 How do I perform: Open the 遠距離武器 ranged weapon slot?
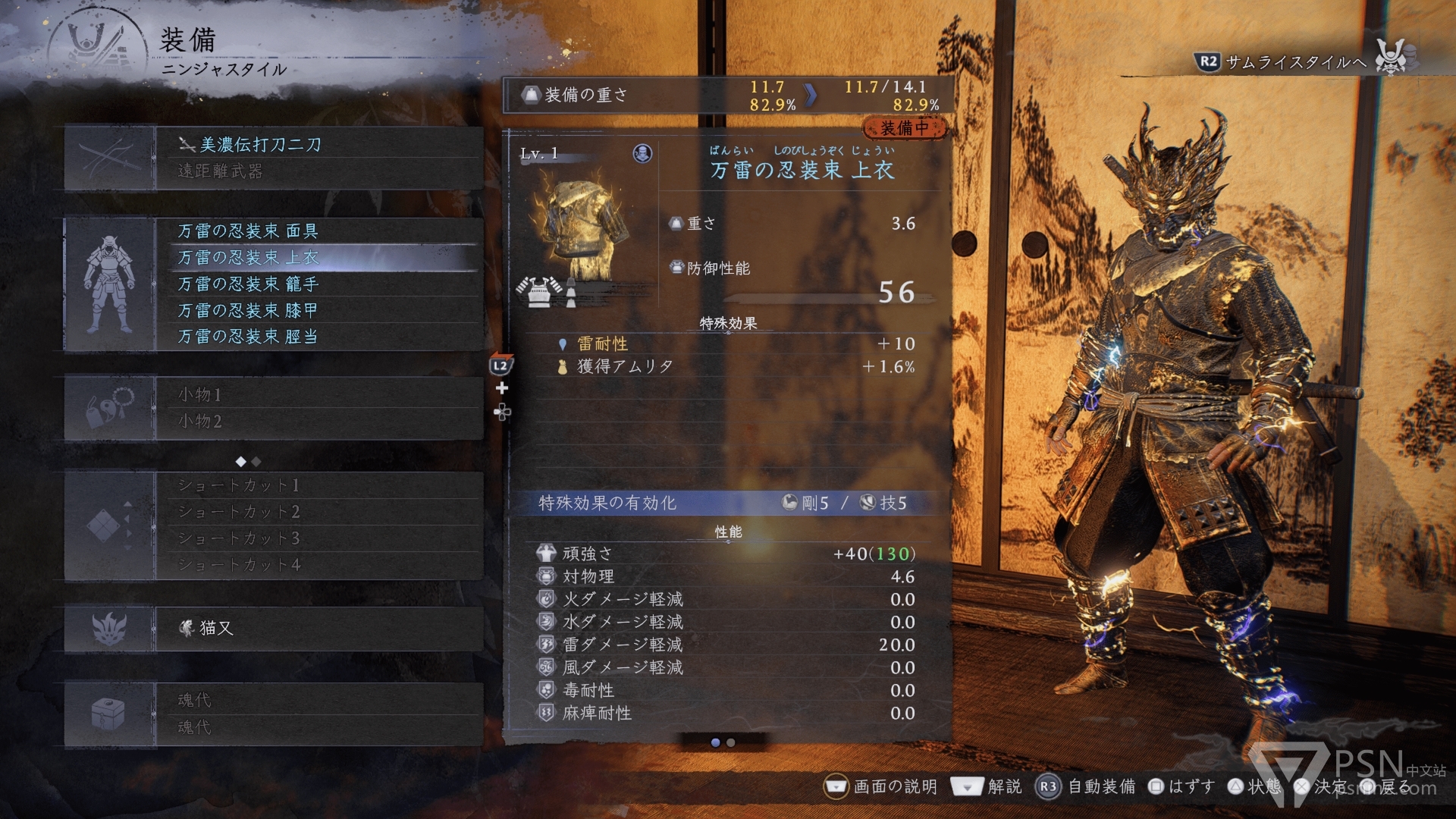coord(318,171)
